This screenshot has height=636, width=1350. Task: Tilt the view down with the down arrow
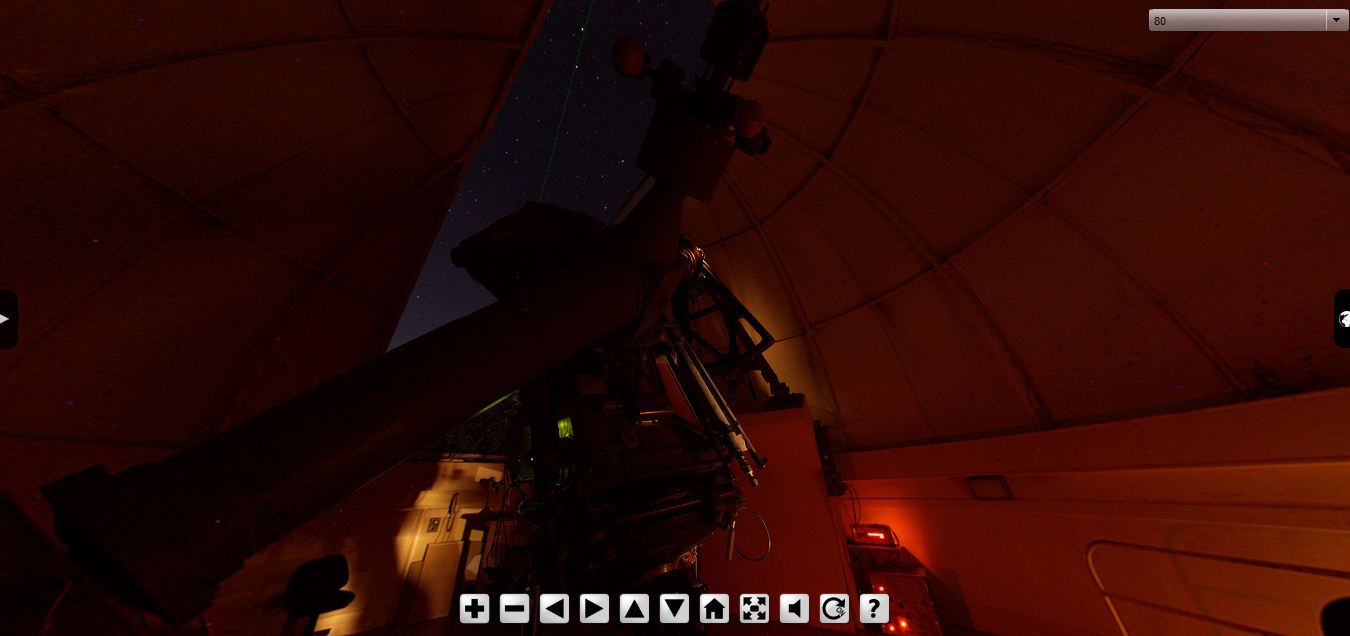[674, 608]
